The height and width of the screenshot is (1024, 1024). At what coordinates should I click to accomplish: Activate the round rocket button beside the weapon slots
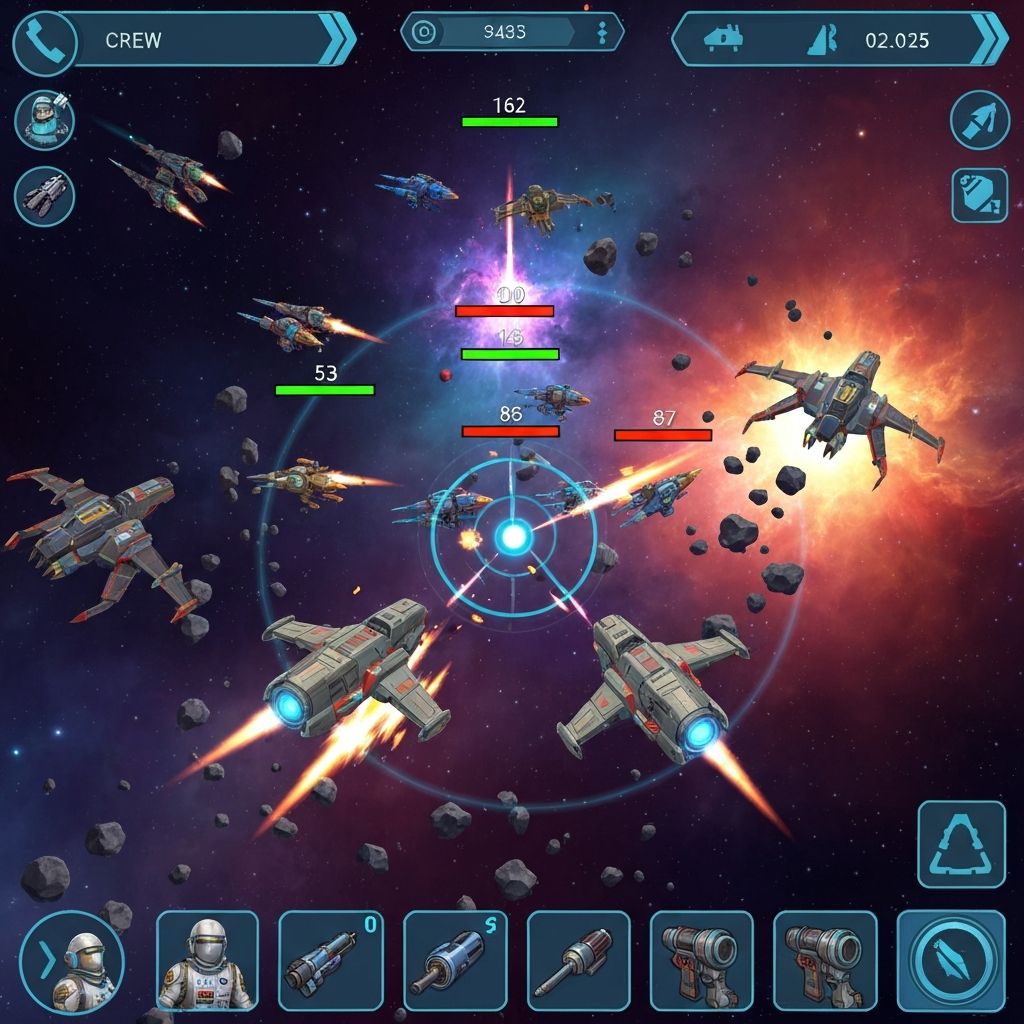point(951,962)
